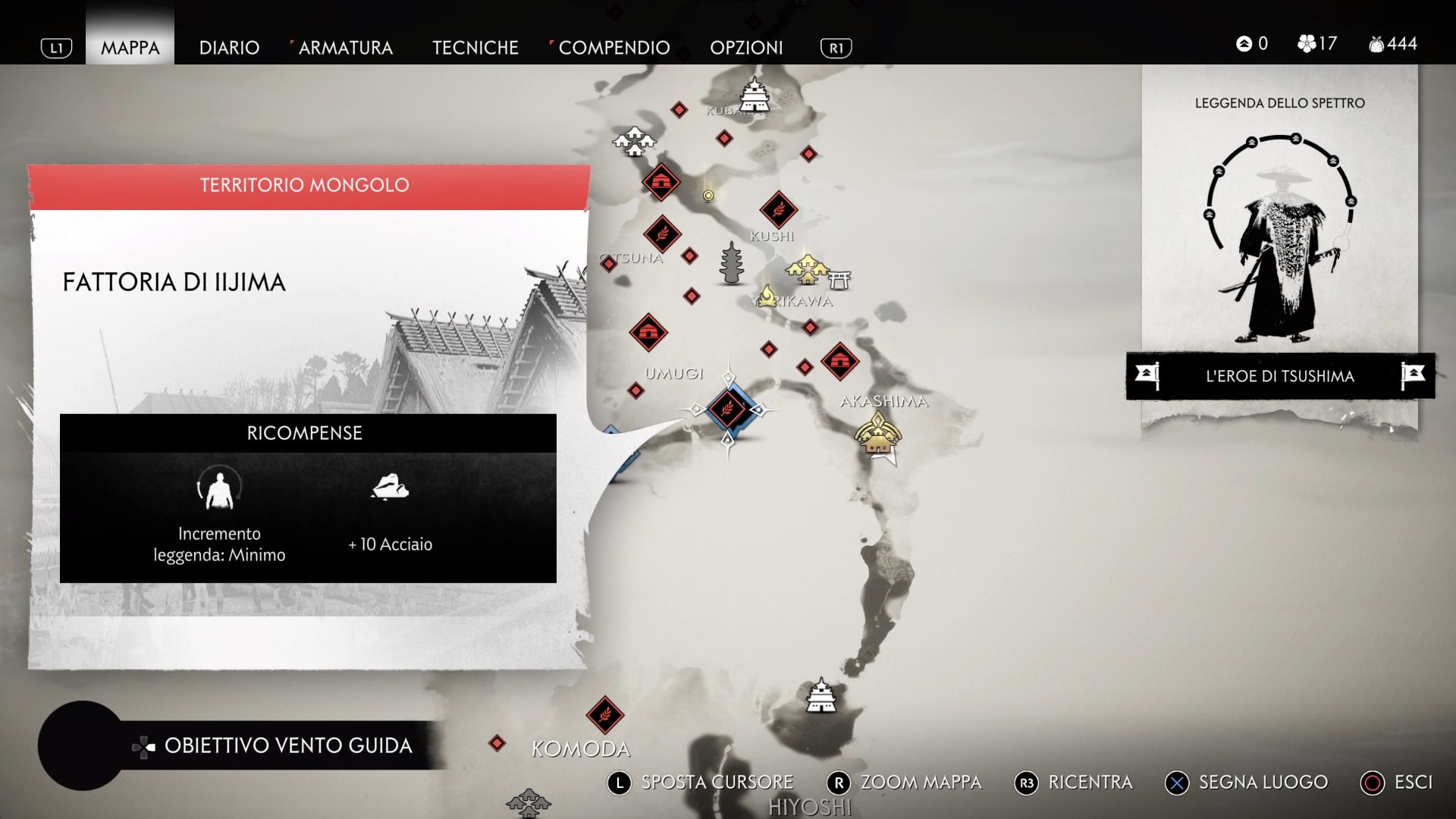
Task: Choose the golden village marker below Akashima
Action: click(877, 435)
